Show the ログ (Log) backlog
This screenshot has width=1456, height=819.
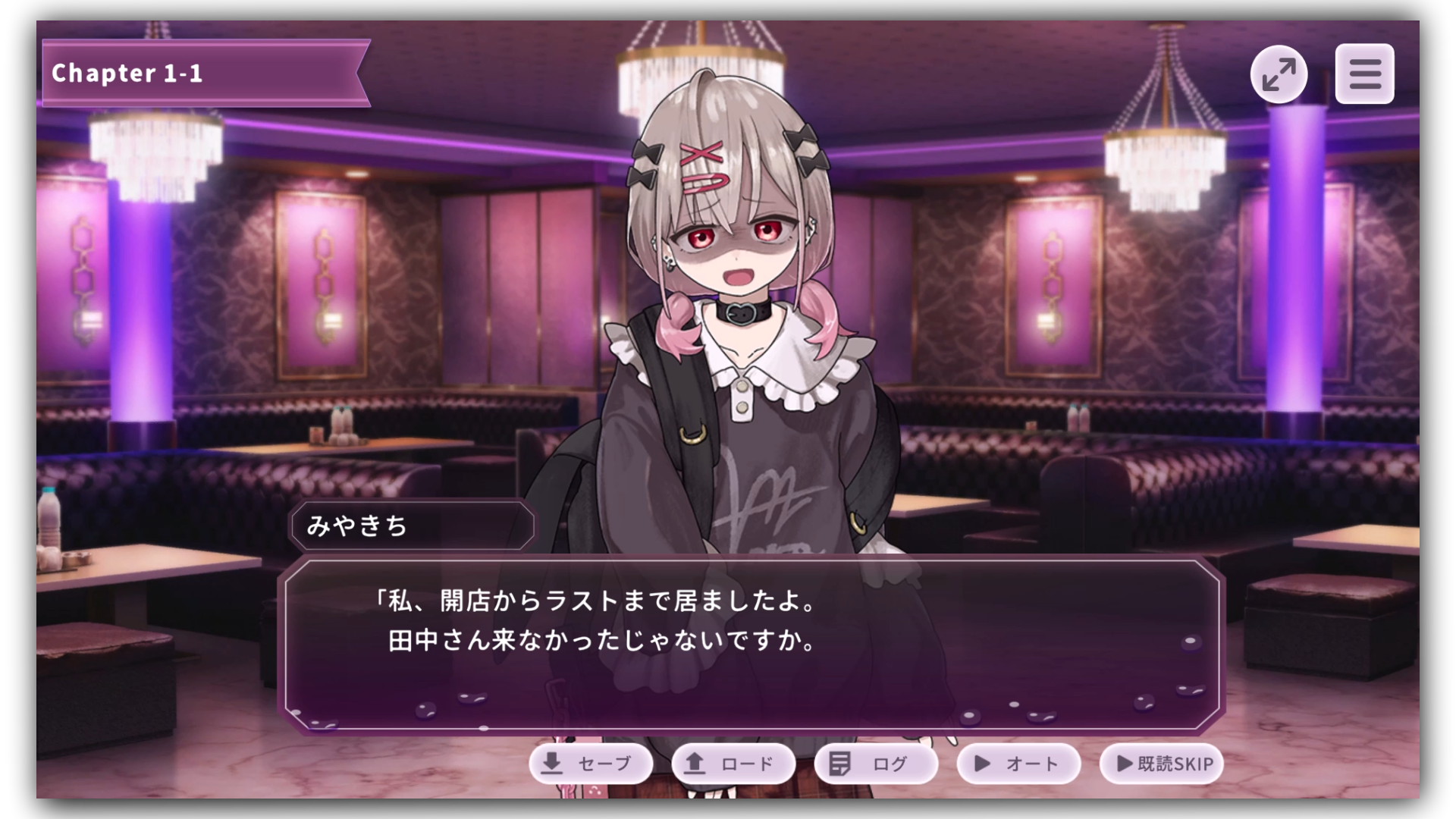point(875,763)
